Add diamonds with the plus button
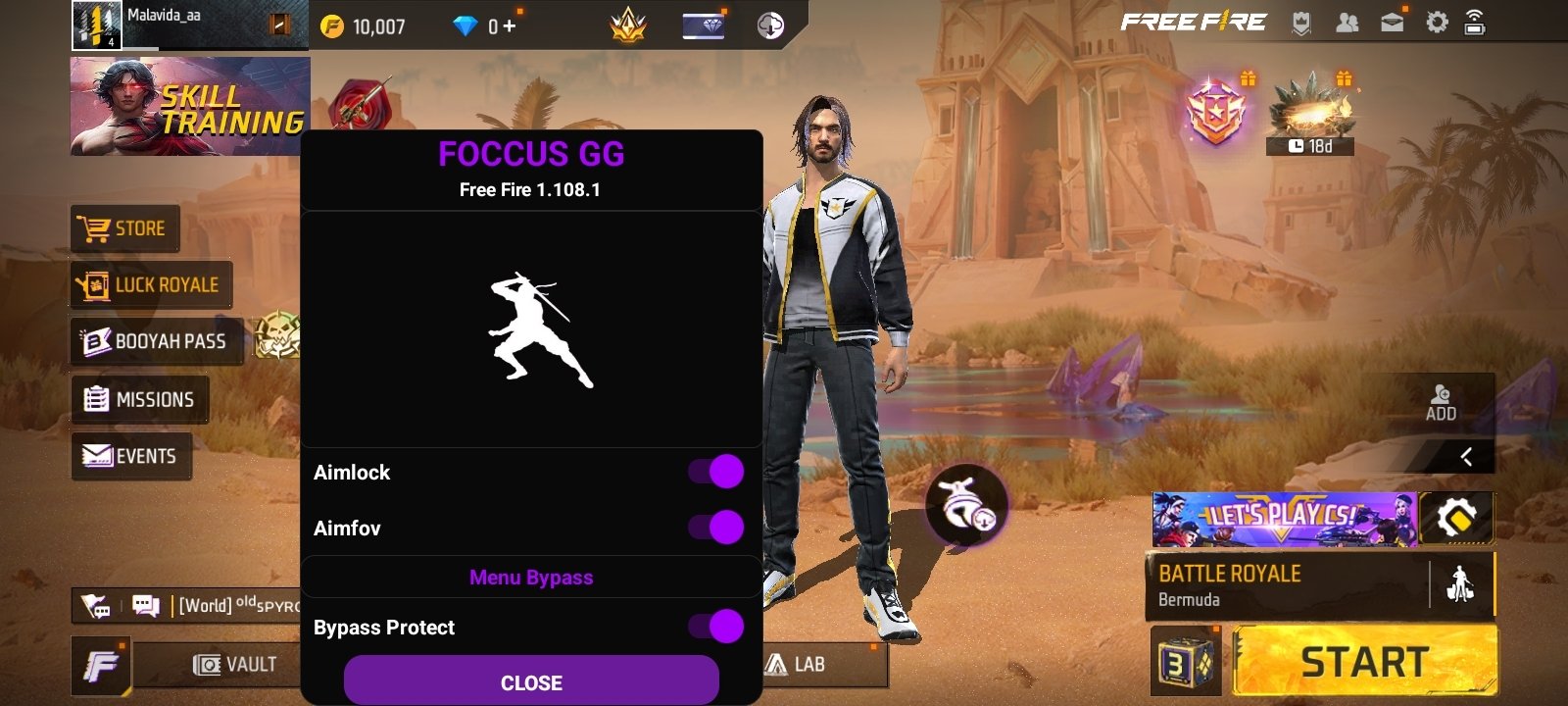The width and height of the screenshot is (1568, 706). pyautogui.click(x=510, y=26)
